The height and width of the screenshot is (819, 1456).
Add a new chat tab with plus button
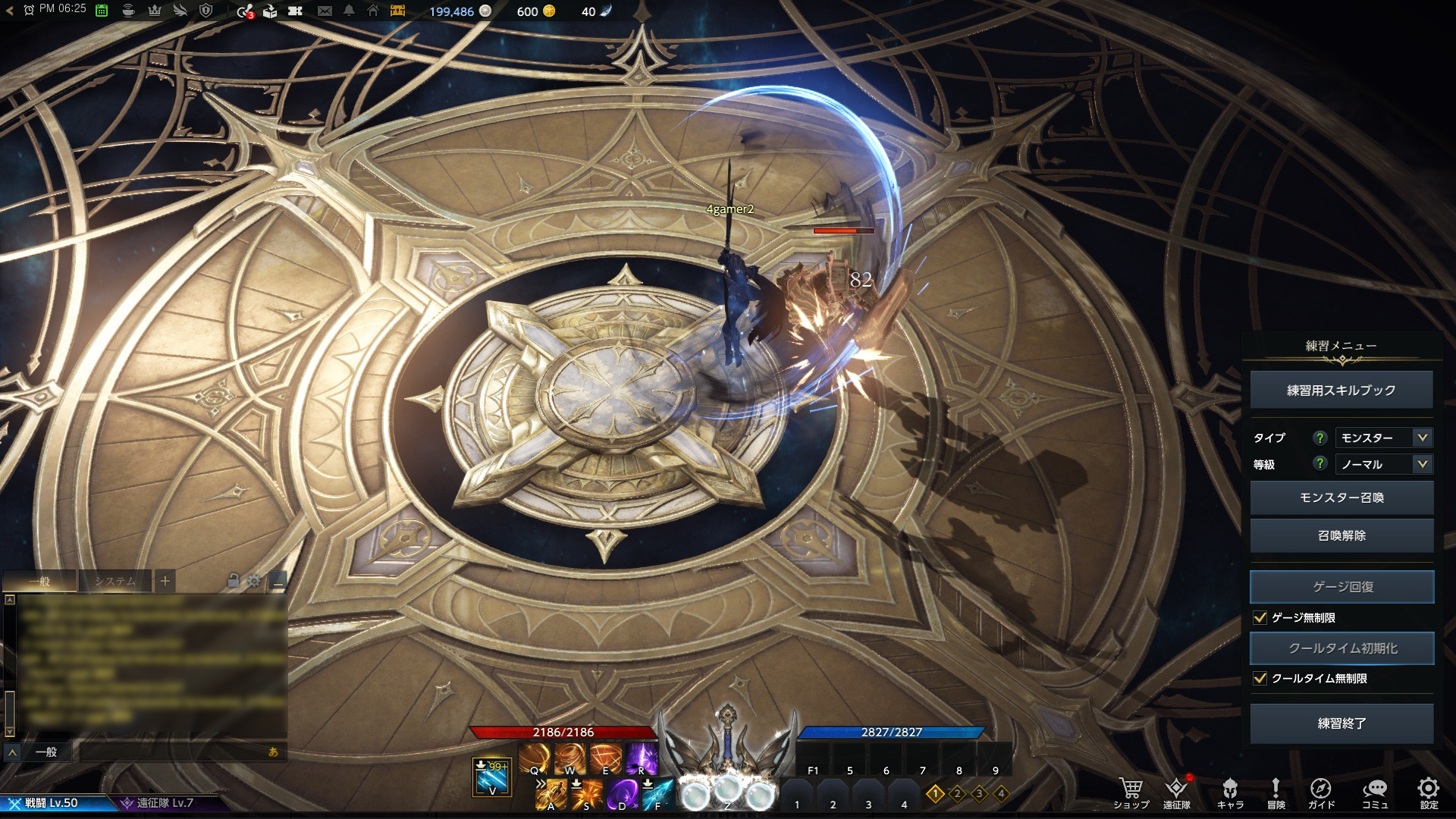coord(165,582)
